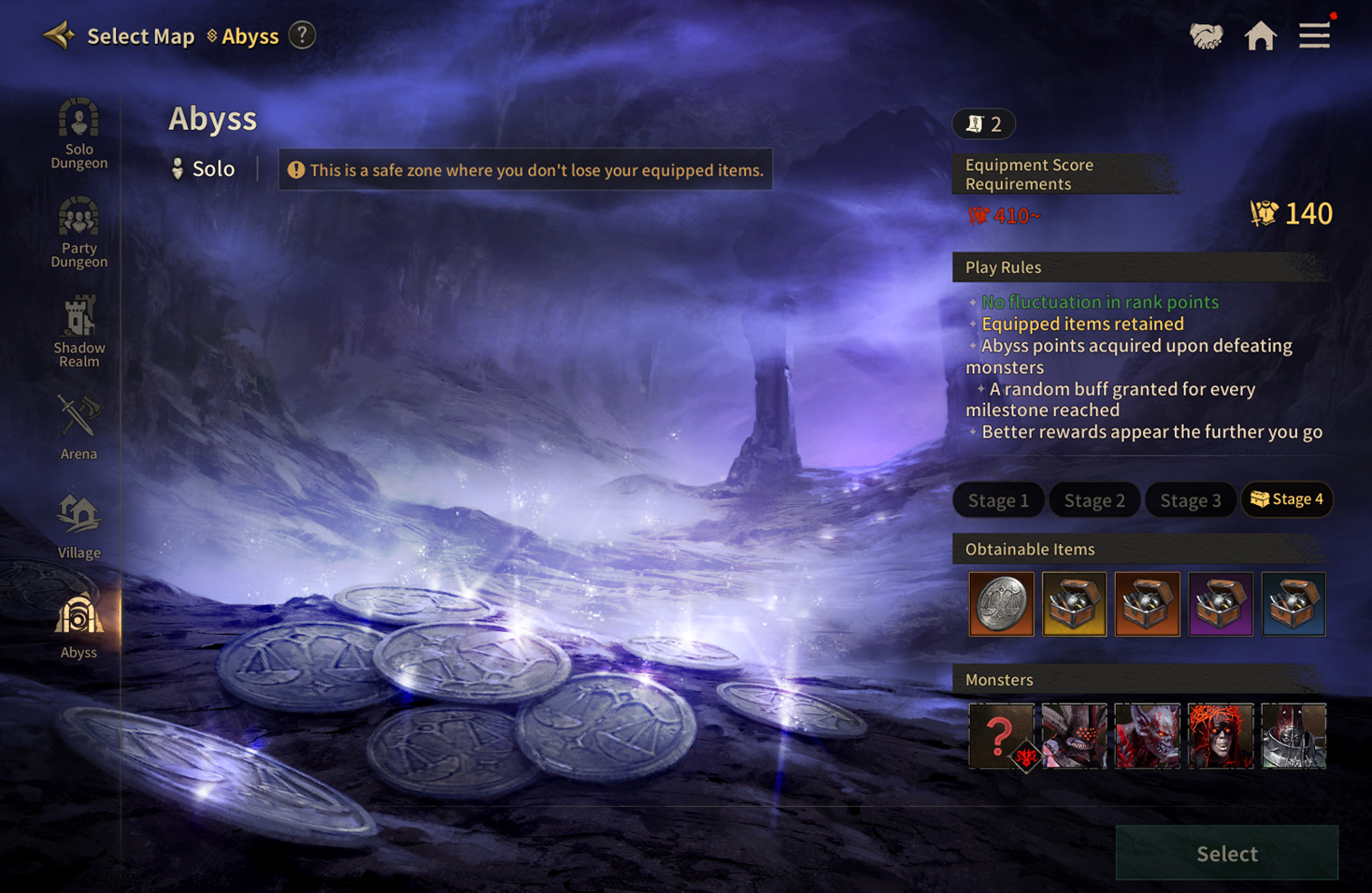
Task: Confirm map with the Select button
Action: click(1226, 853)
